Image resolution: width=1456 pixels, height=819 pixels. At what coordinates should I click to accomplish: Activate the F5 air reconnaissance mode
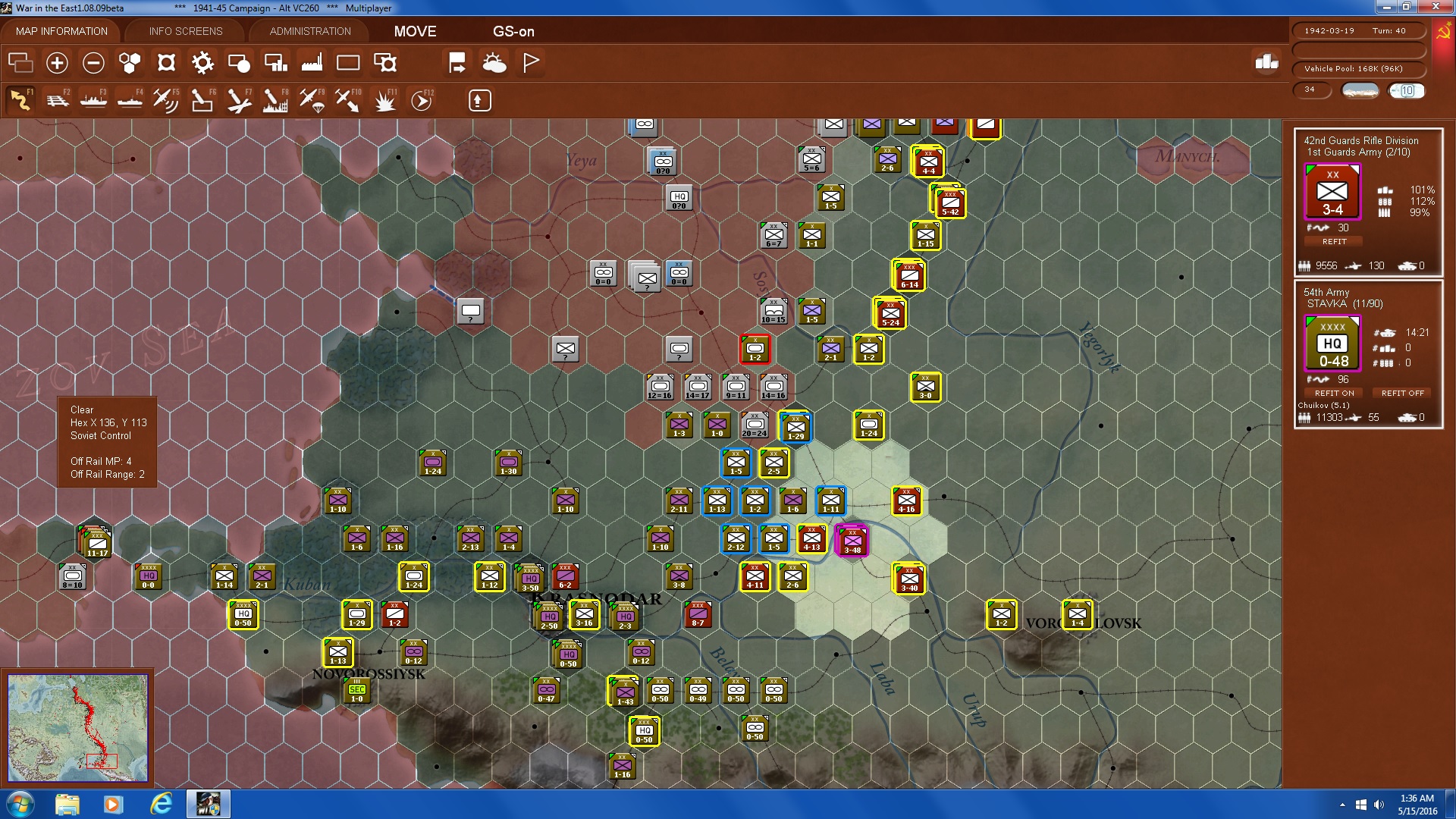pyautogui.click(x=165, y=99)
